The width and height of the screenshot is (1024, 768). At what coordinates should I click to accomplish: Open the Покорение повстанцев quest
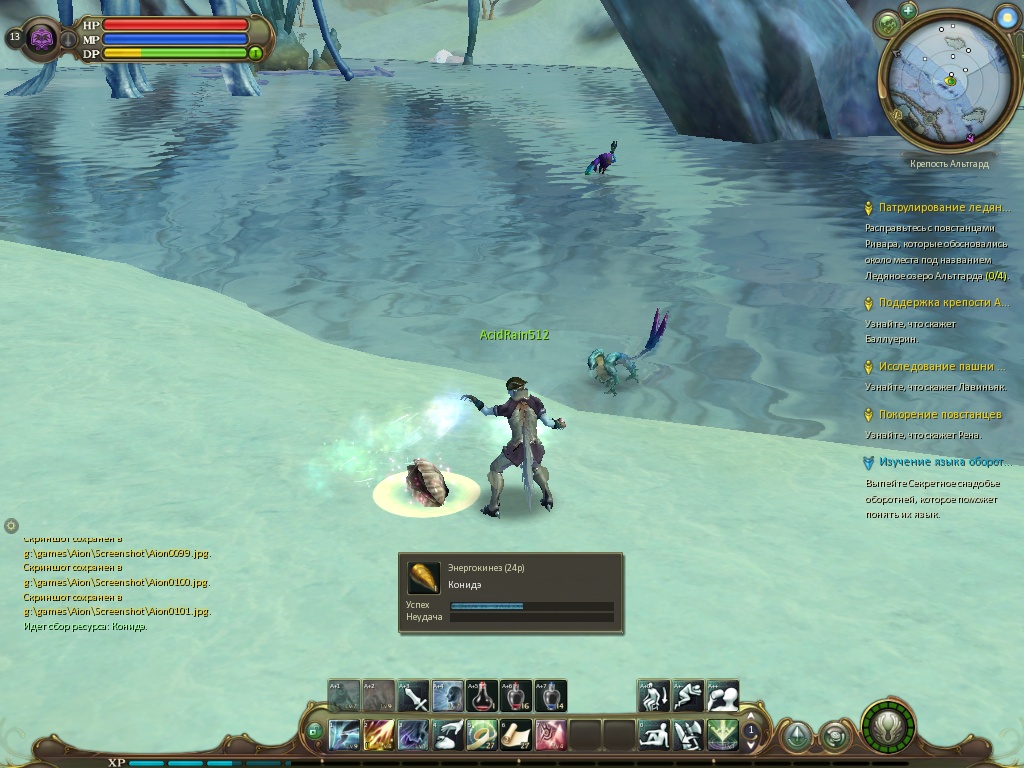pos(929,415)
